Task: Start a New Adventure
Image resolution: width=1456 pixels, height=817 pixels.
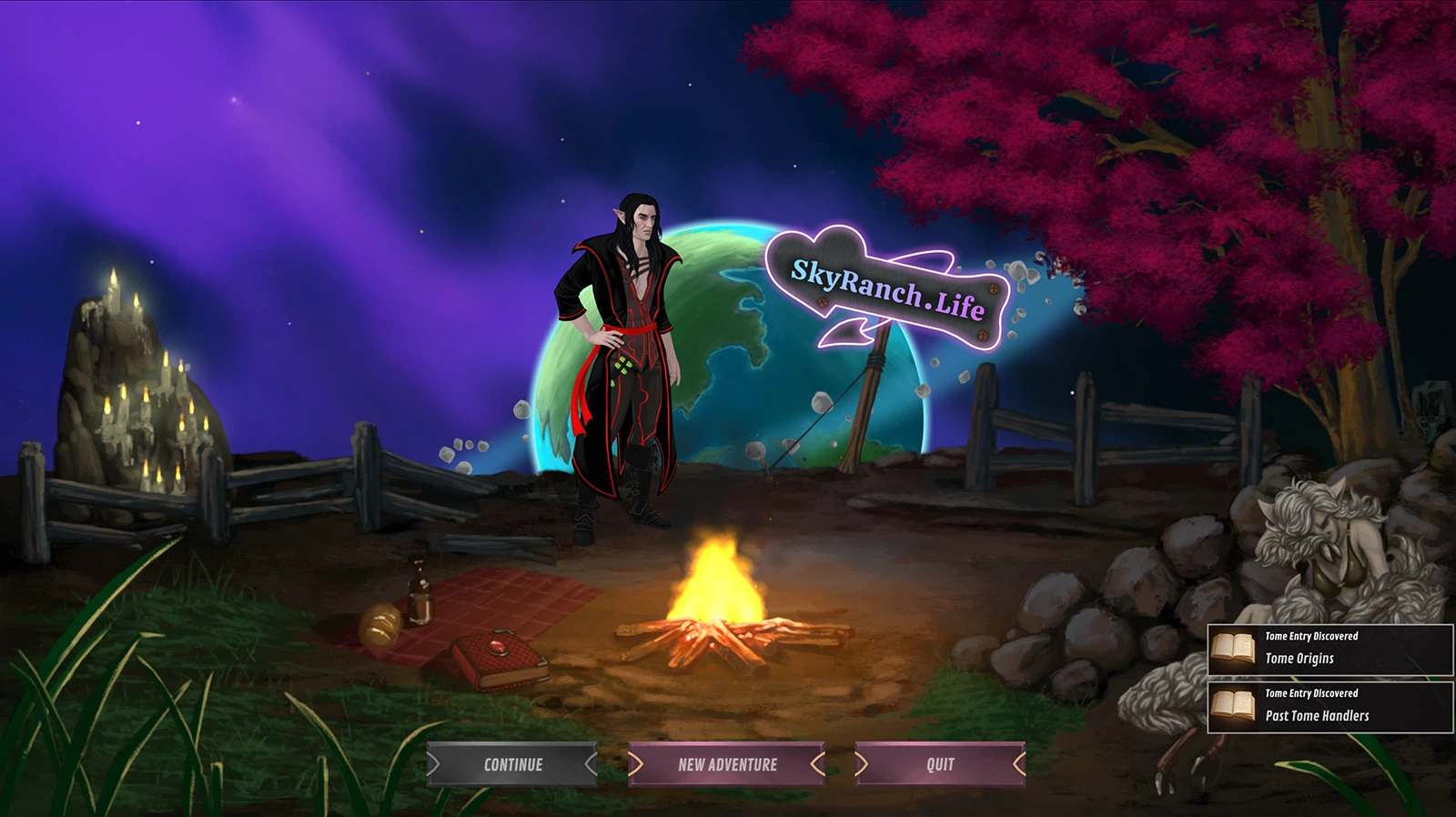Action: (727, 764)
